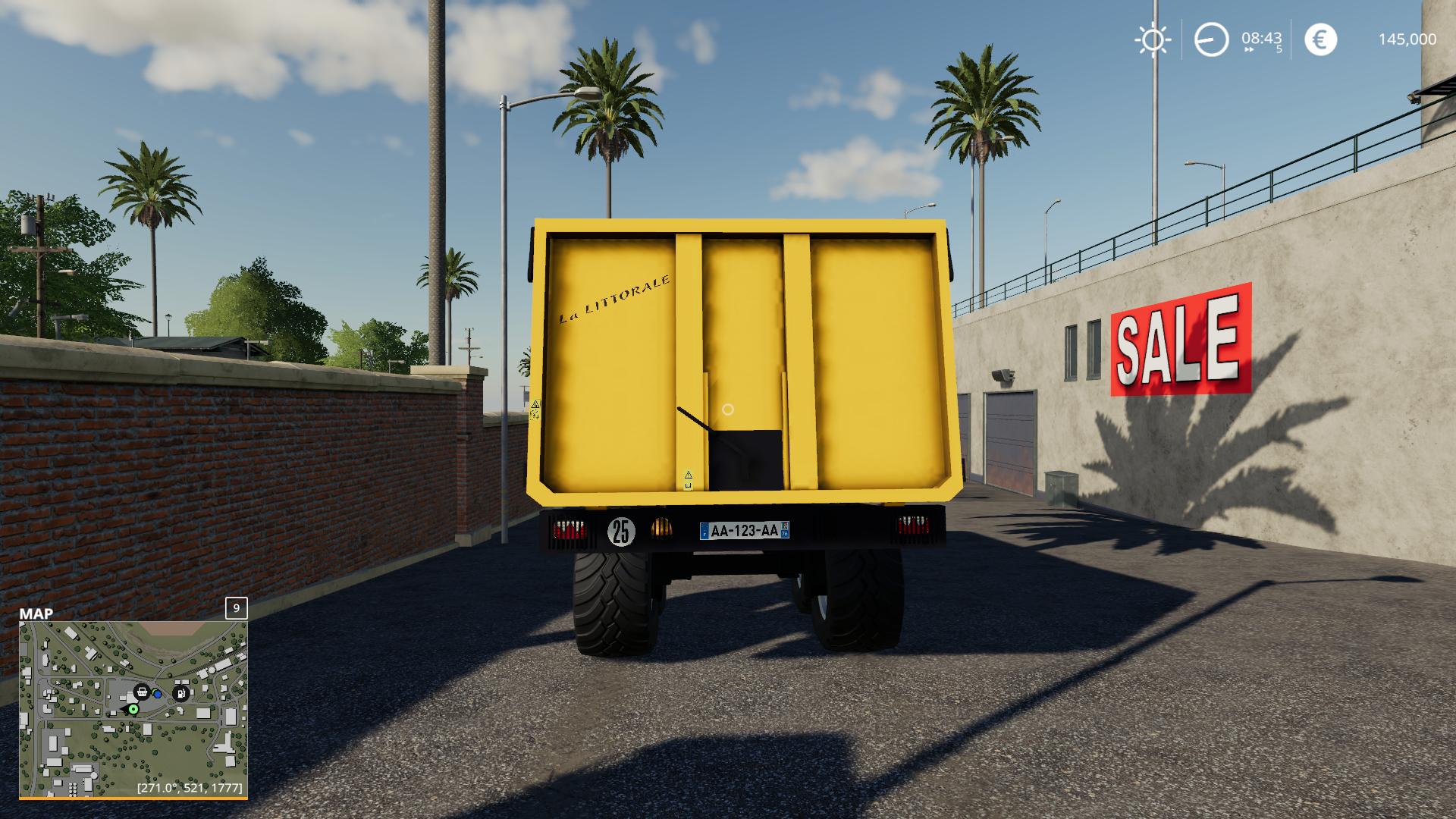
Task: Select the fuel station marker on the minimap
Action: coord(180,692)
